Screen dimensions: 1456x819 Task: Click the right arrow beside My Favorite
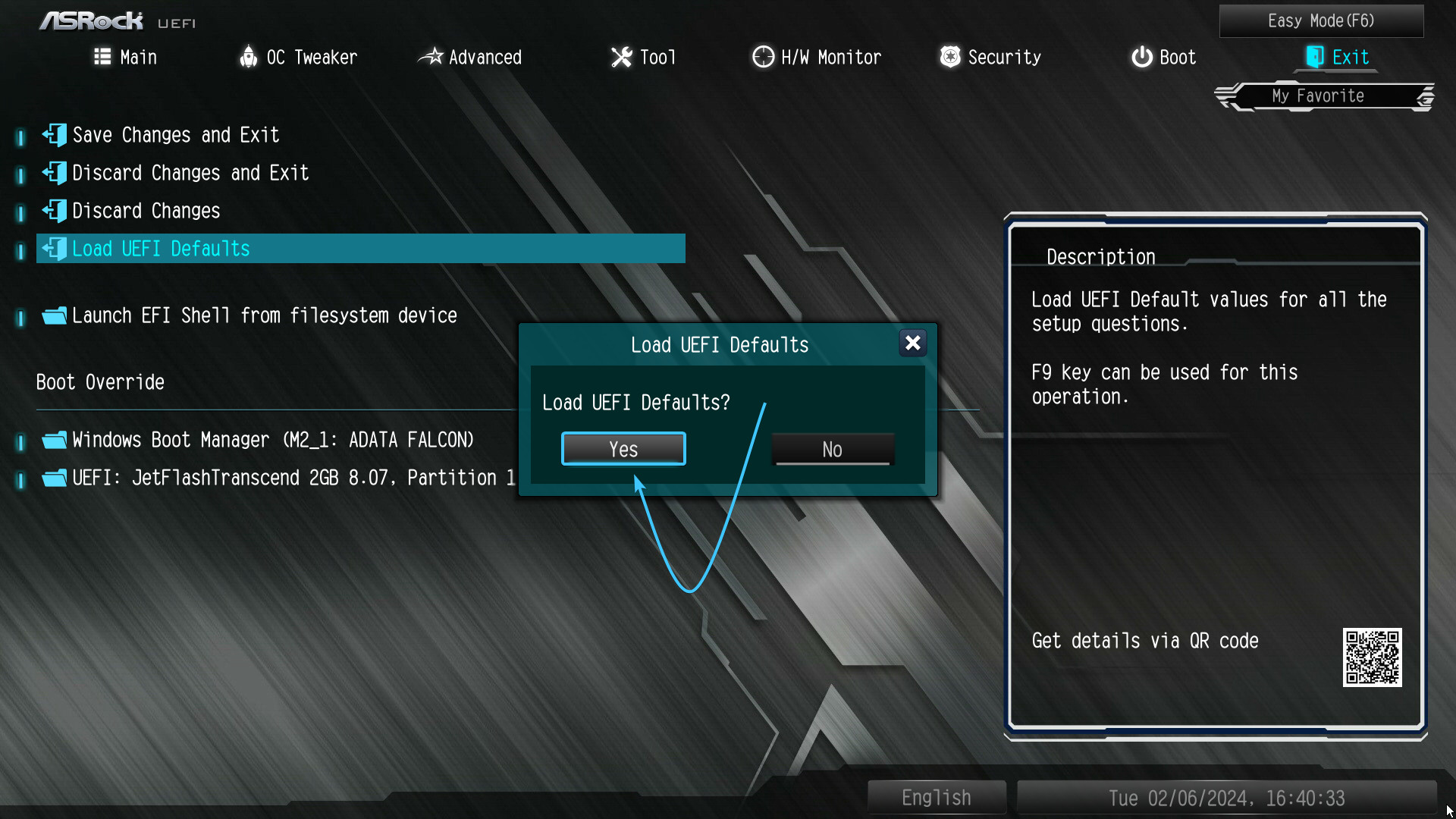tap(1423, 96)
